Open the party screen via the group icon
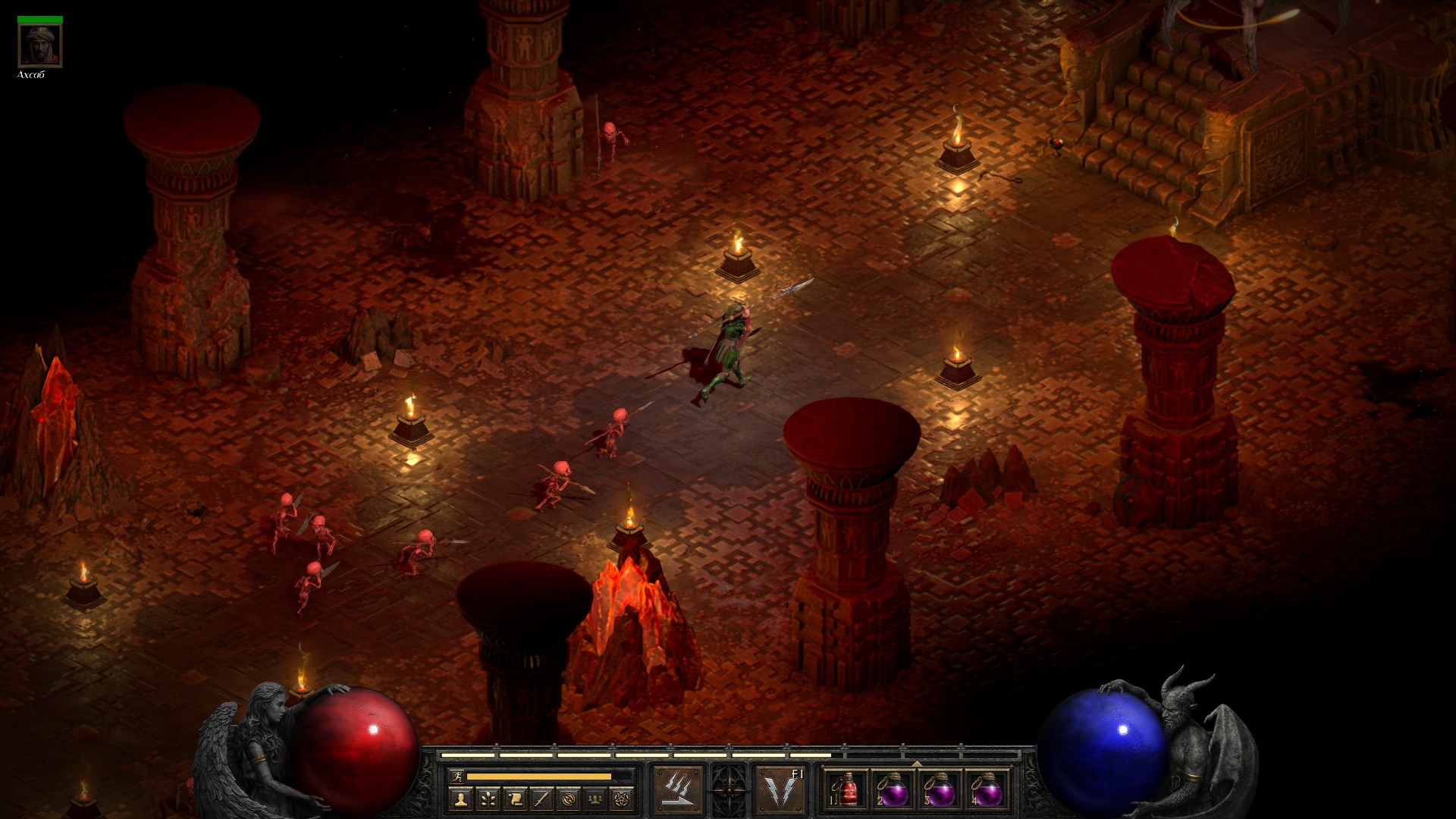 [595, 799]
